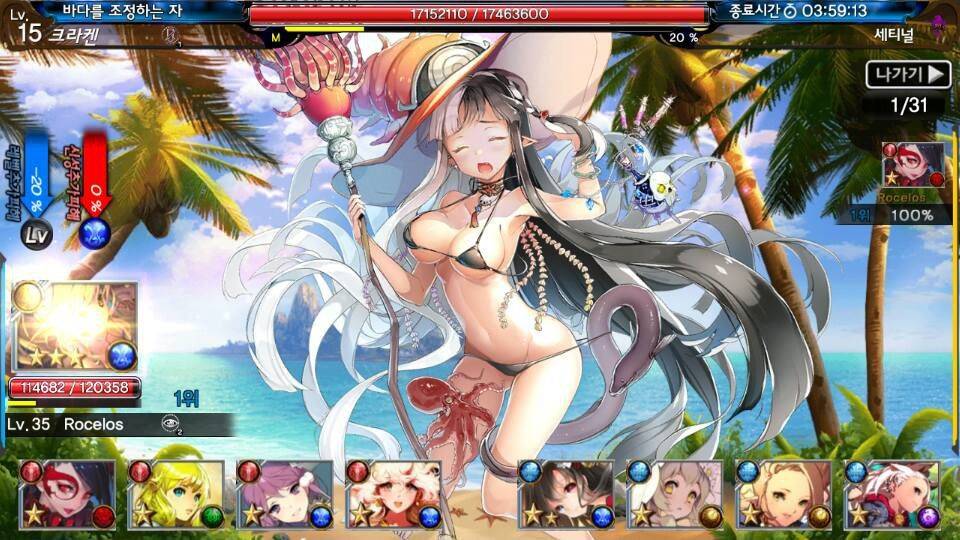Tap the 나가기 exit button
Viewport: 960px width, 540px height.
point(908,75)
